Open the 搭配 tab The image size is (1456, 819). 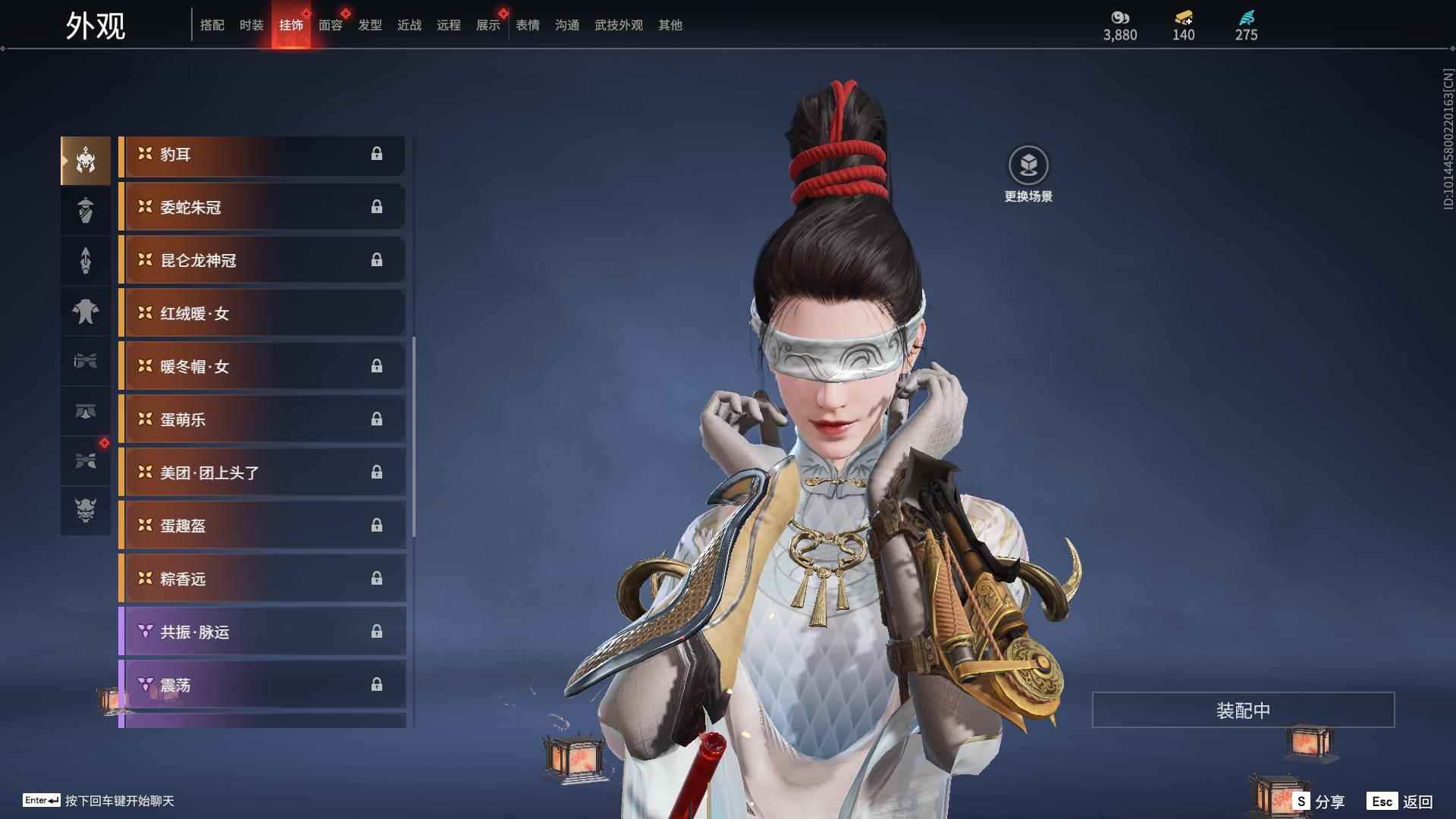click(x=212, y=25)
